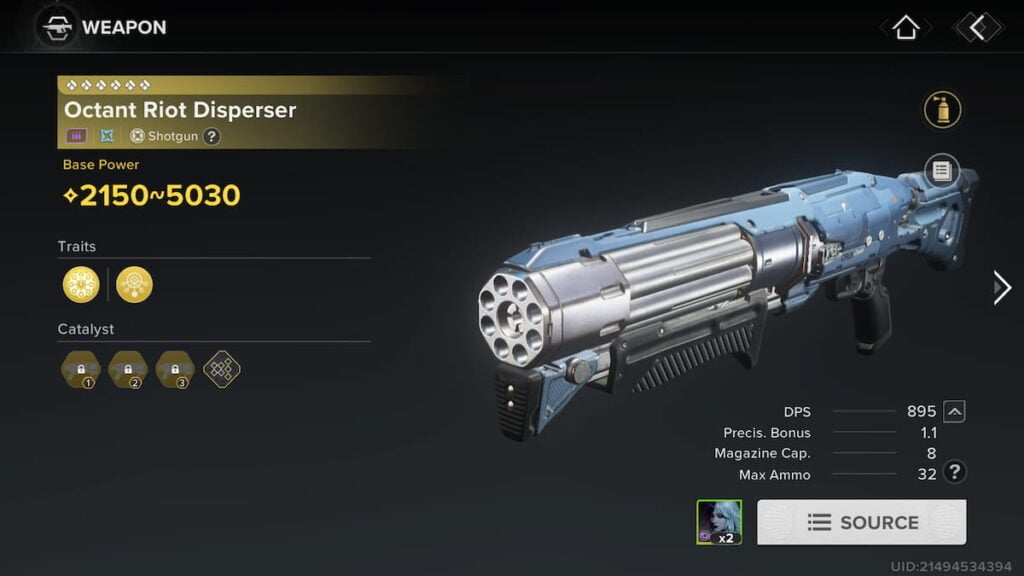Image resolution: width=1024 pixels, height=576 pixels.
Task: Go back using the arrow button
Action: point(977,28)
